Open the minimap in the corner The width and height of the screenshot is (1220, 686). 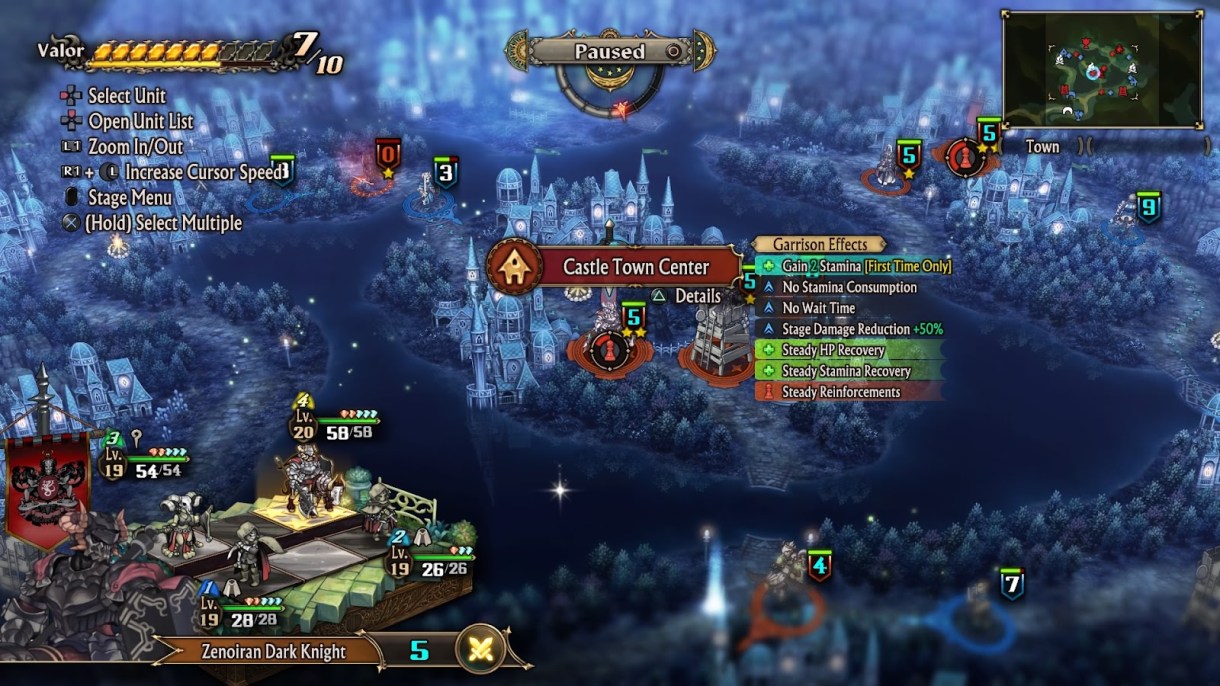1101,68
